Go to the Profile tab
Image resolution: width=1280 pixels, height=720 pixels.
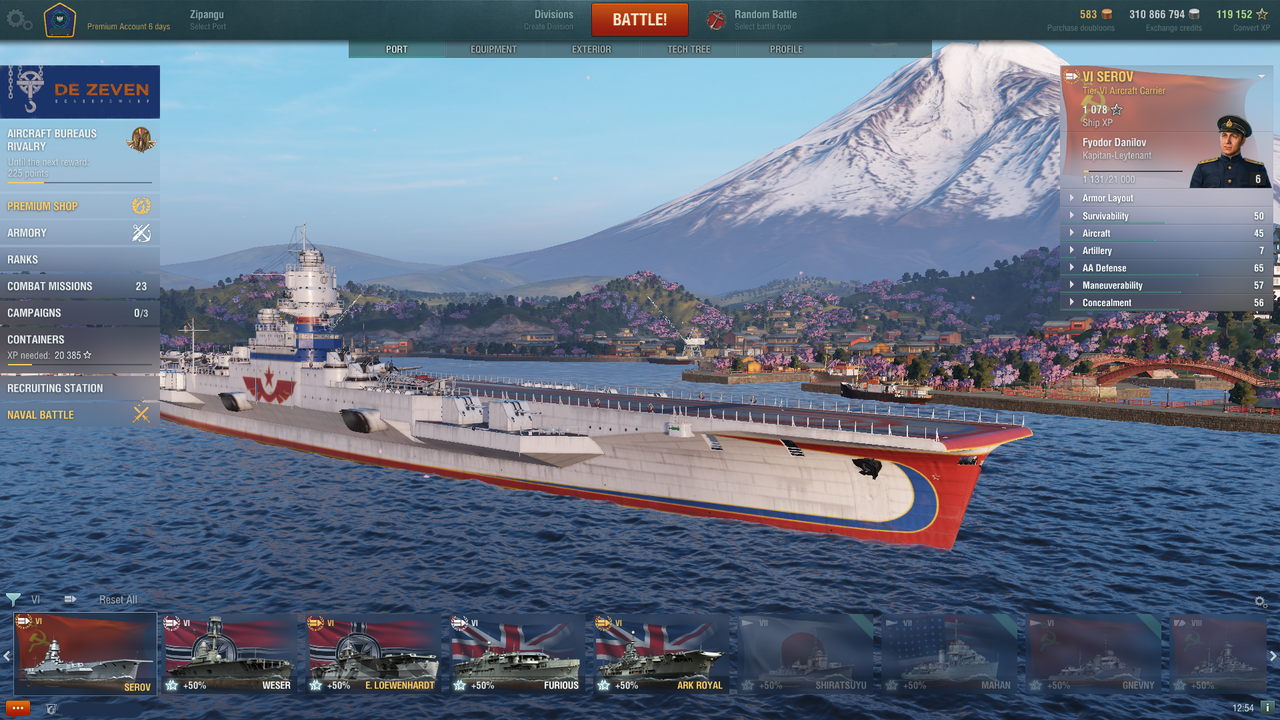(x=786, y=49)
